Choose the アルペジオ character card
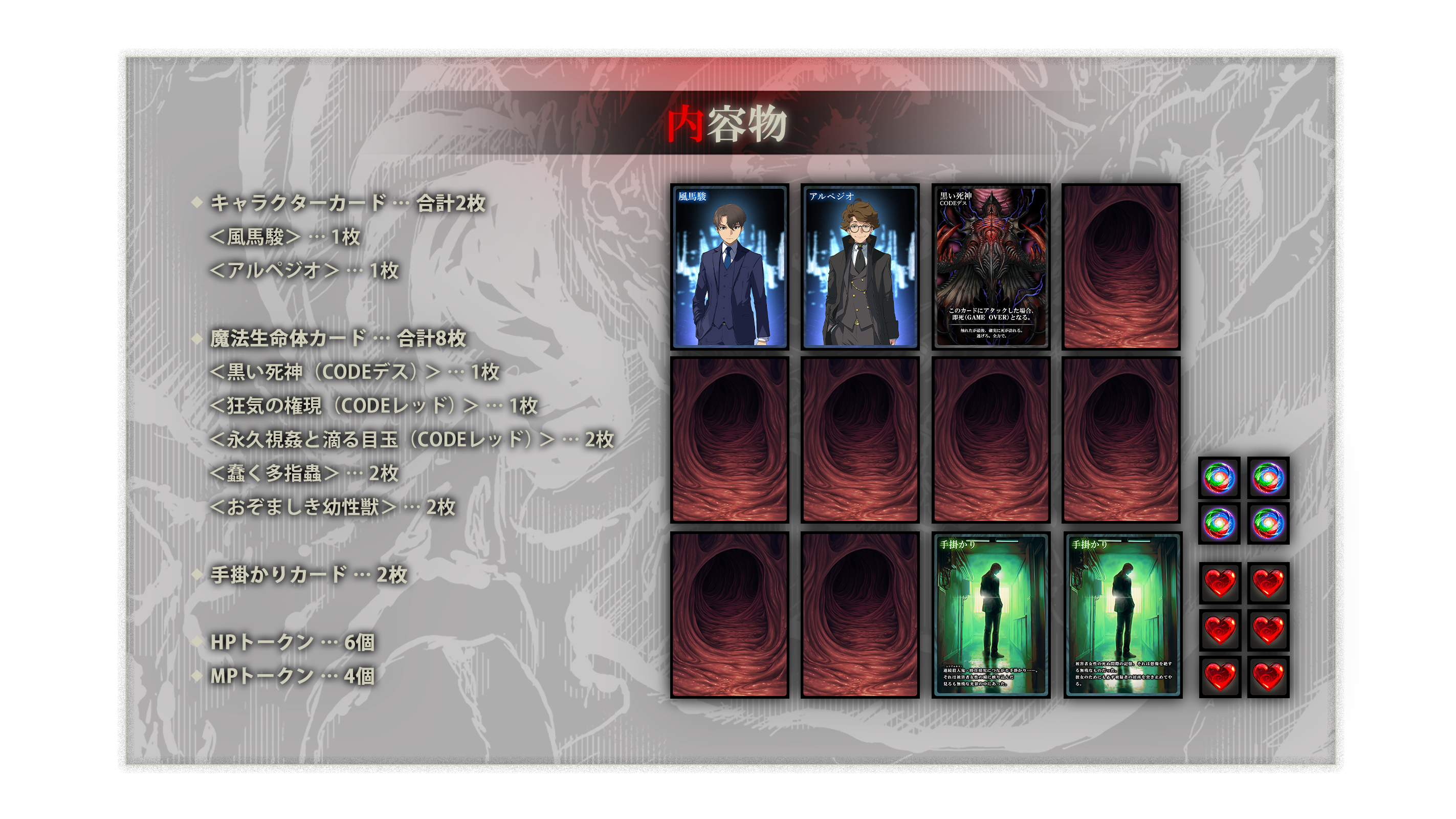1456x819 pixels. coord(859,266)
